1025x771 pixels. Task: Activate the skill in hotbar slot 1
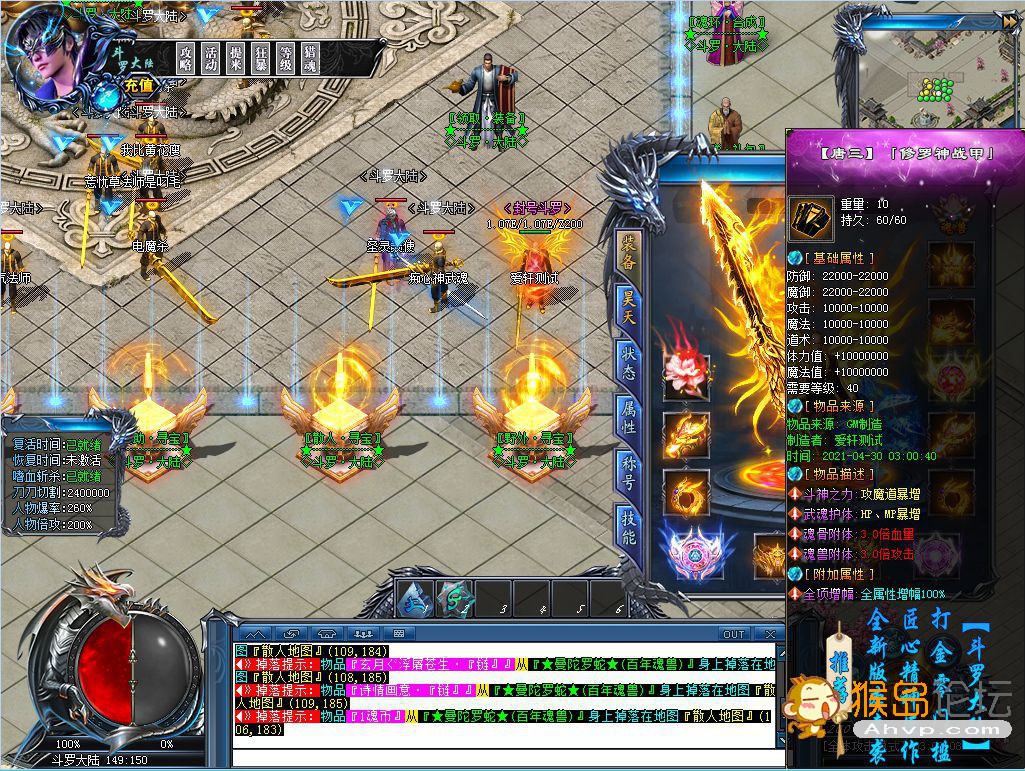point(413,599)
